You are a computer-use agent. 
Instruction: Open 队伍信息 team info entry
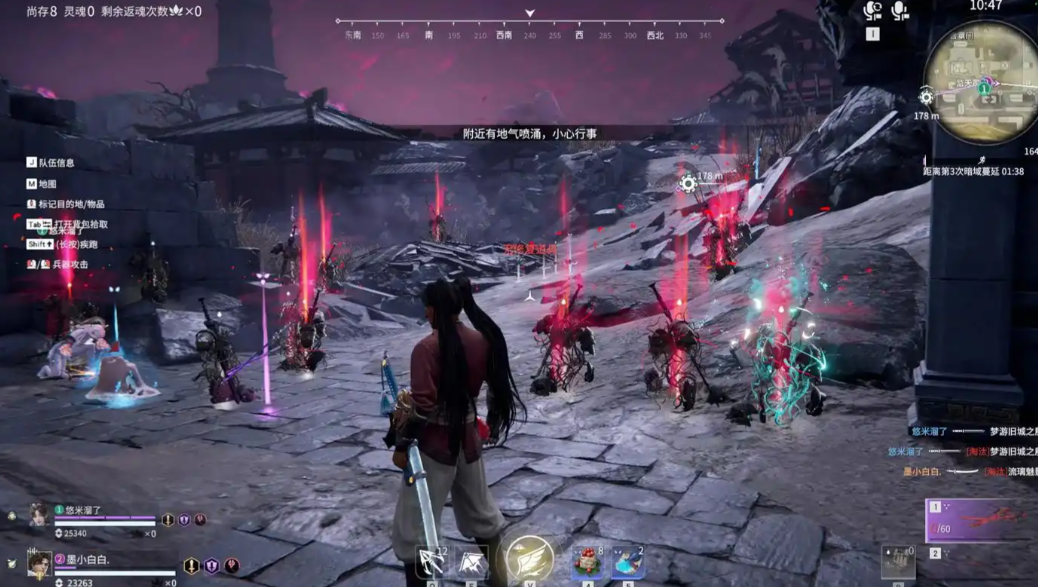56,163
